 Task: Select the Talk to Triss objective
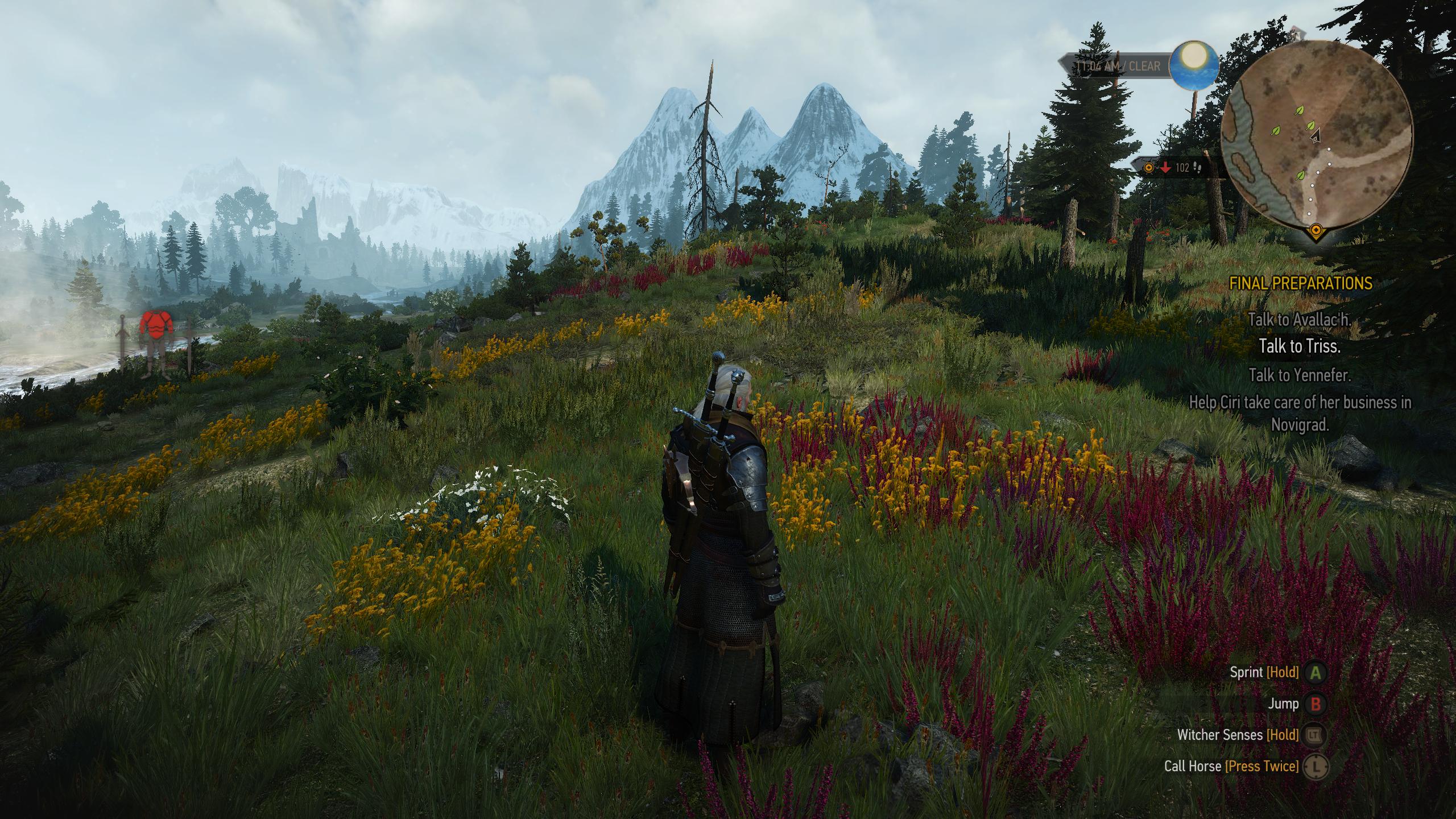1300,346
